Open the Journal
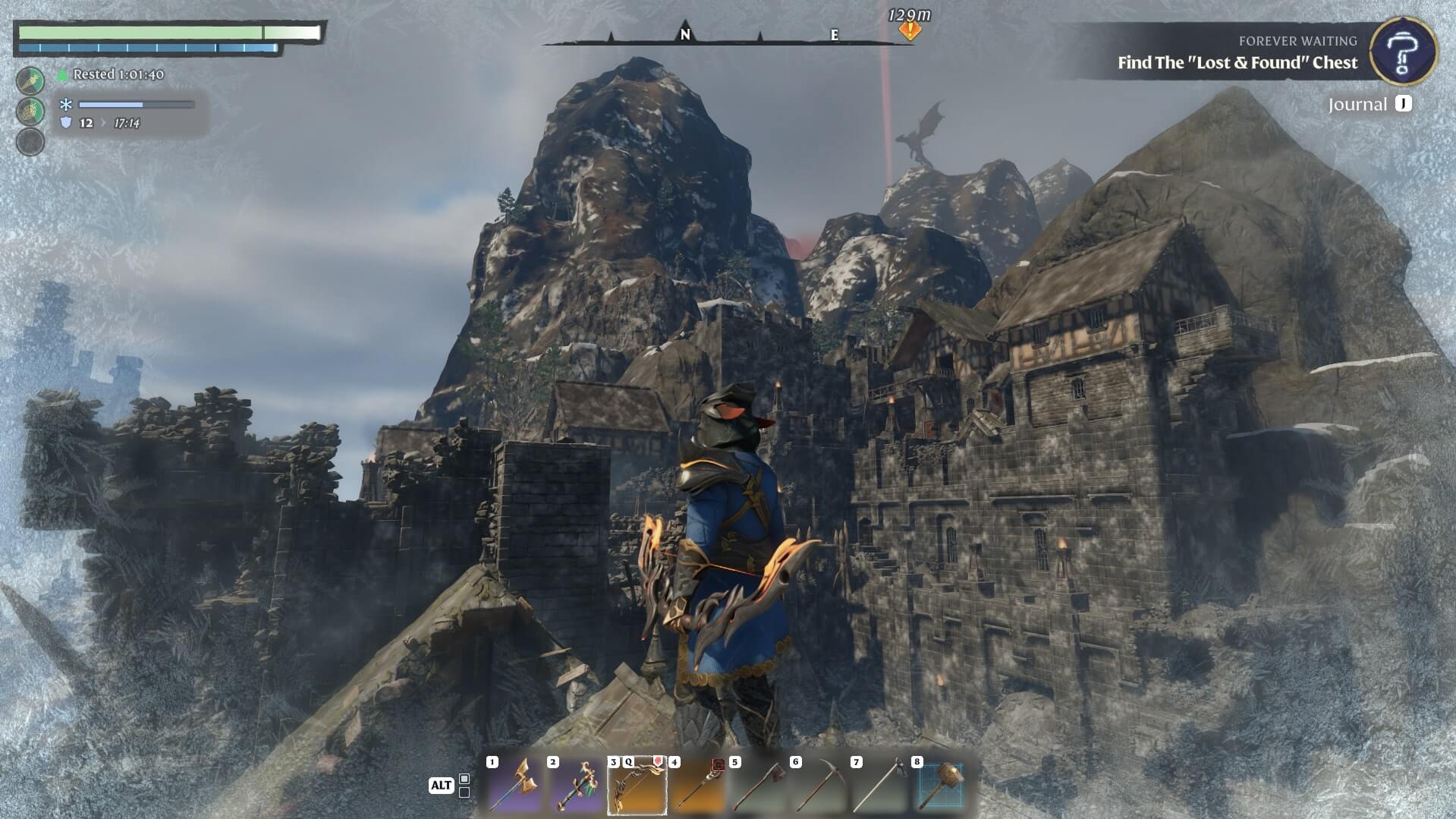Screen dimensions: 1456x819 point(1370,104)
